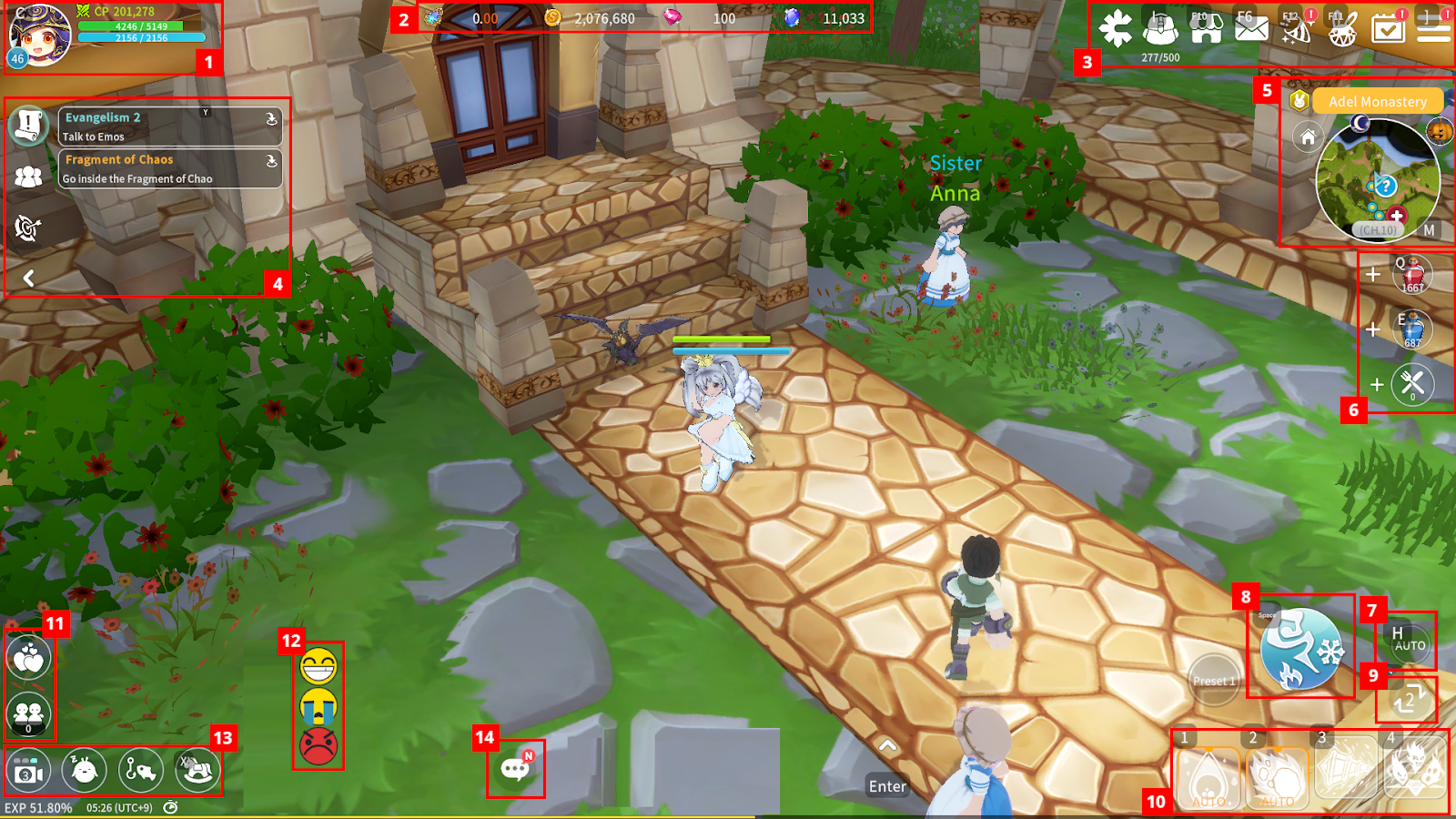Click the home icon beside minimap
The width and height of the screenshot is (1456, 819).
pos(1308,137)
